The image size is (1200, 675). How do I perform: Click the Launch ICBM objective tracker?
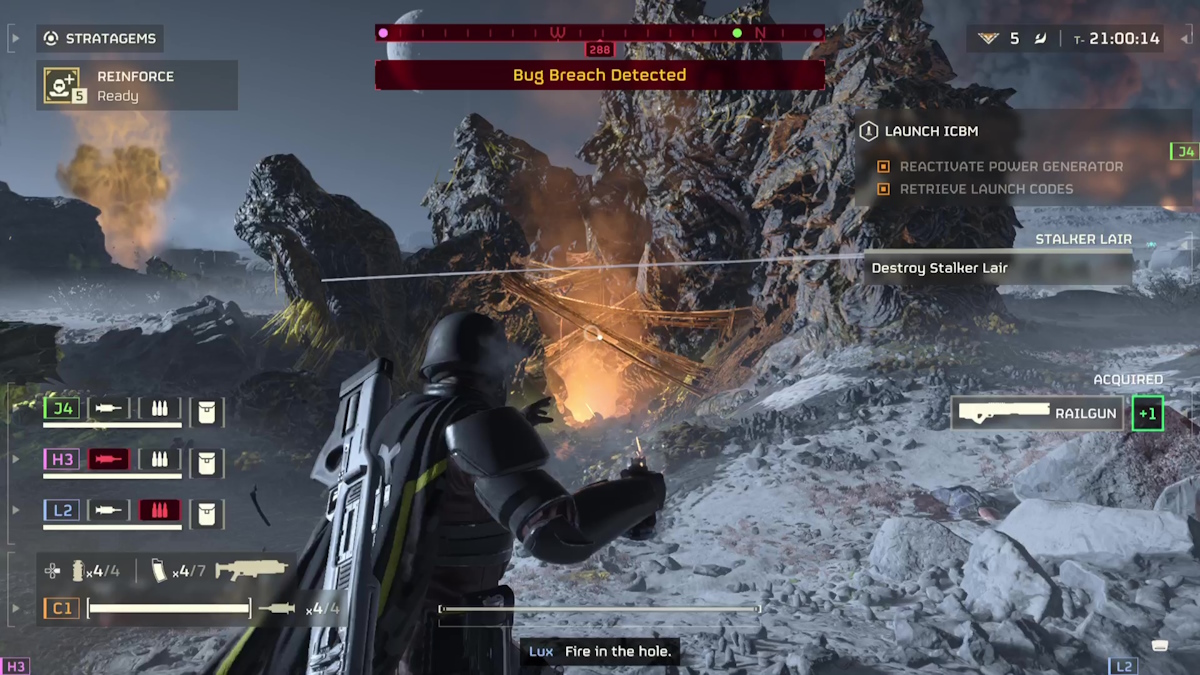tap(930, 131)
